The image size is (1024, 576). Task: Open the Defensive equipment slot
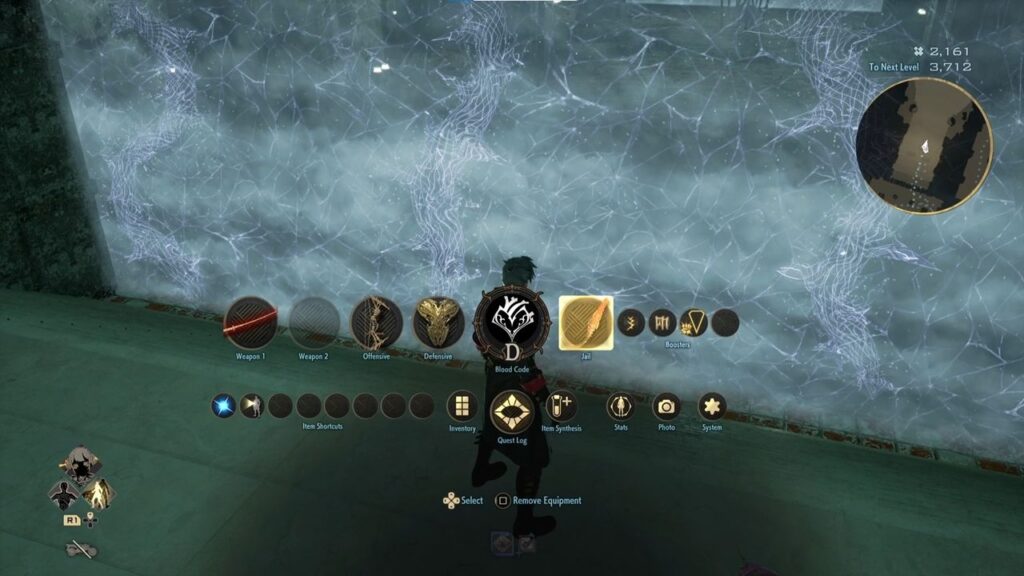[x=438, y=323]
